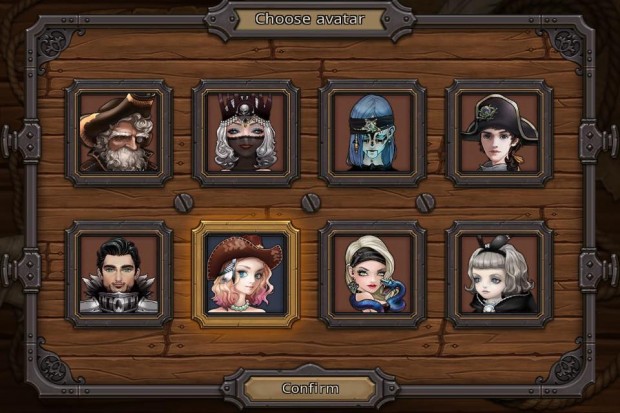Pick the blue-skinned undead pirate avatar
620x413 pixels.
(373, 133)
